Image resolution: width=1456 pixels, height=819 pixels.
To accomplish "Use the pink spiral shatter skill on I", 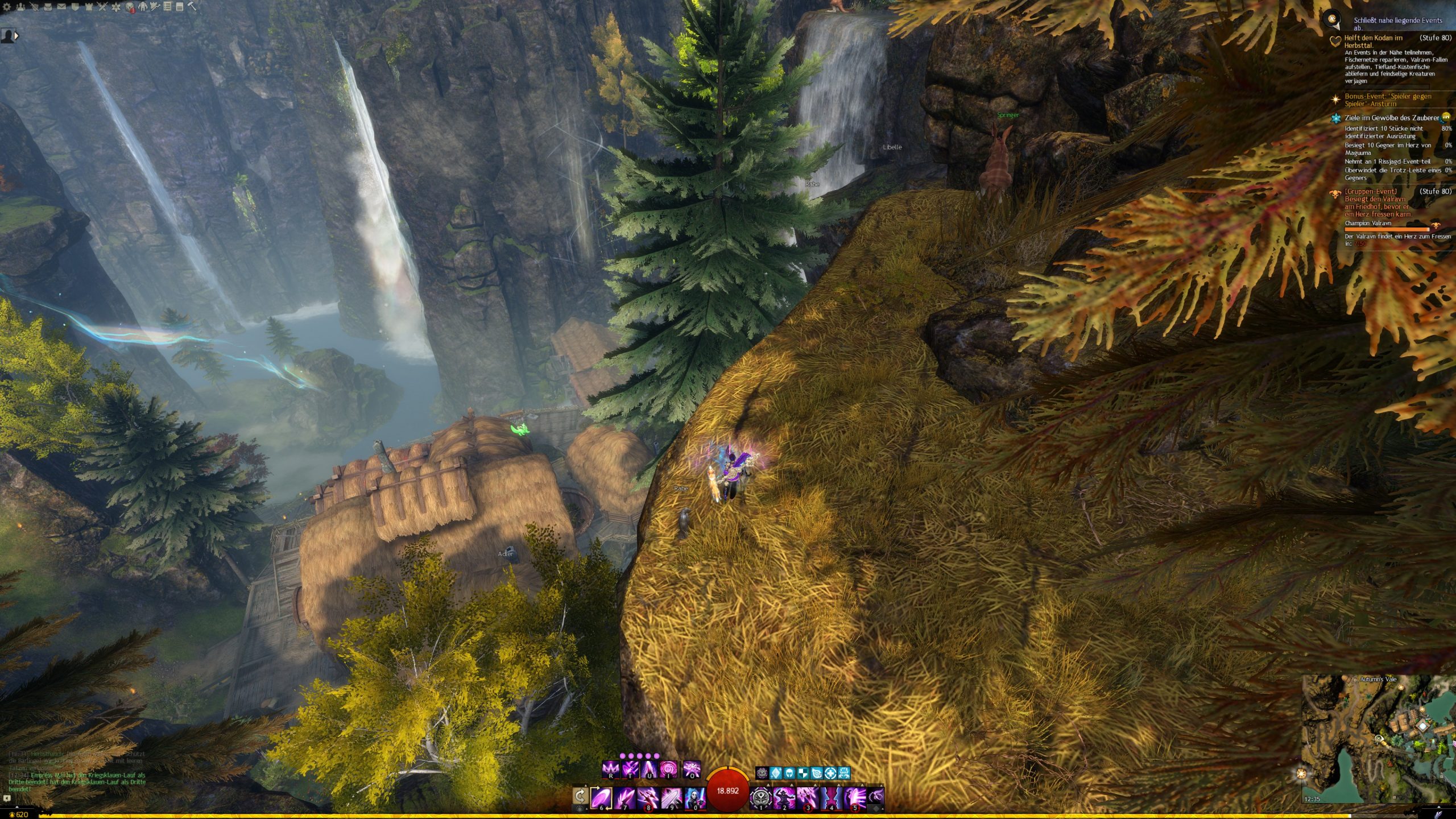I will click(x=668, y=770).
